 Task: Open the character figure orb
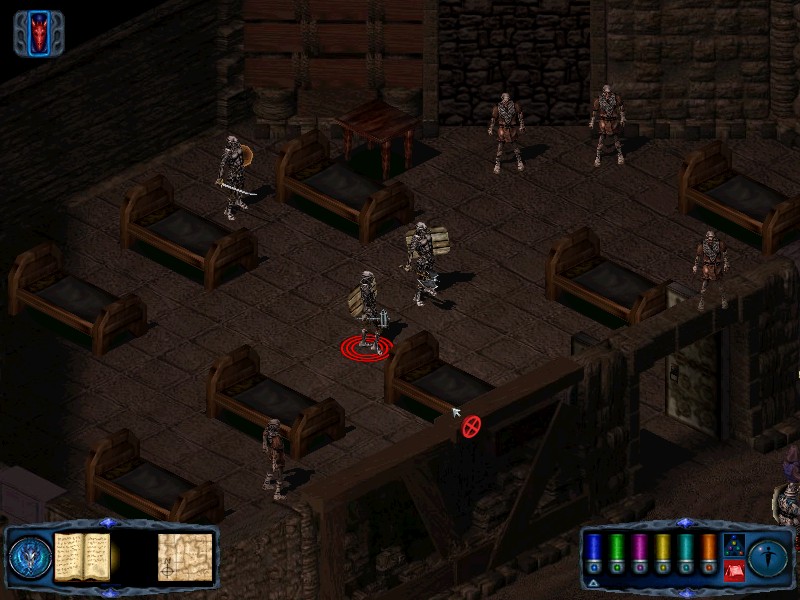769,555
